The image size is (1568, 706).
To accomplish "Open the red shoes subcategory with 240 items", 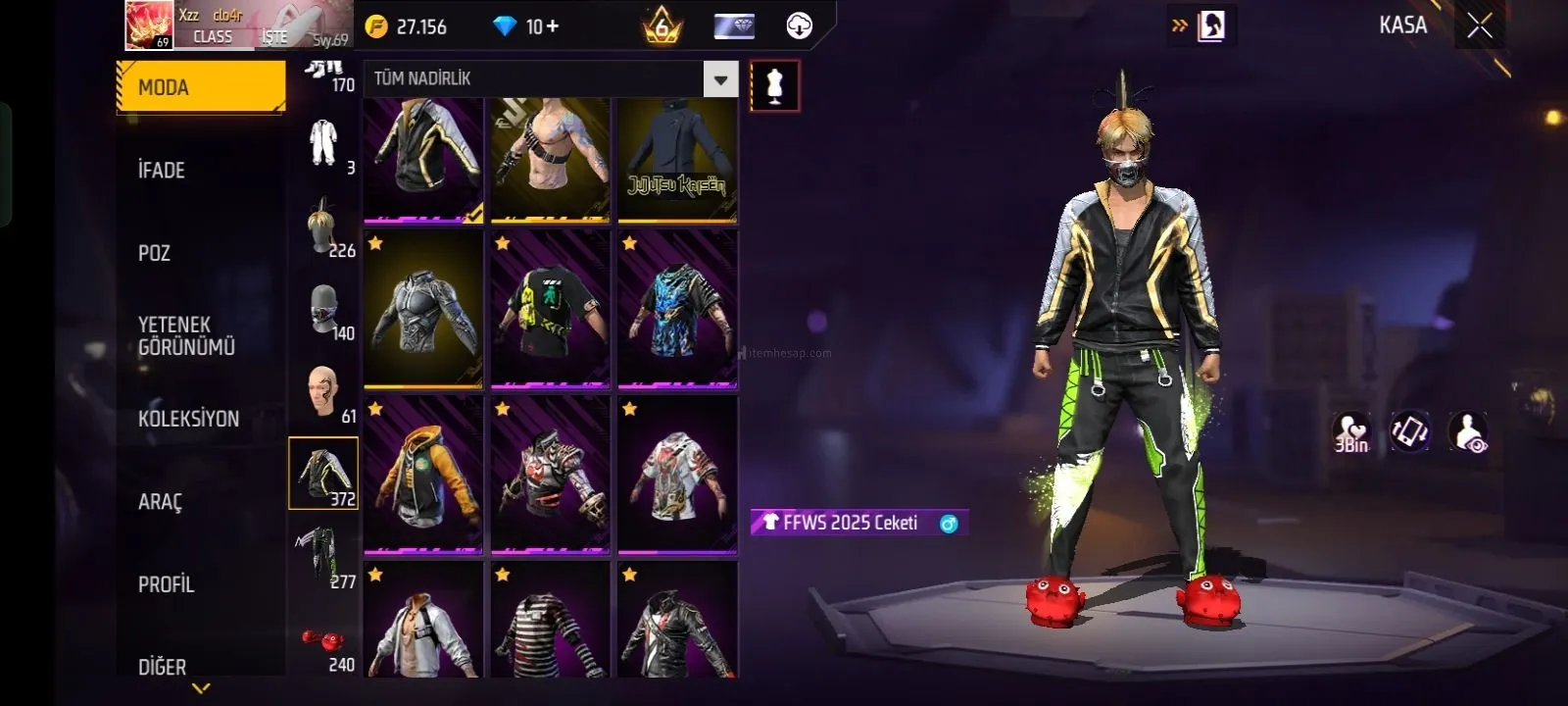I will 324,645.
